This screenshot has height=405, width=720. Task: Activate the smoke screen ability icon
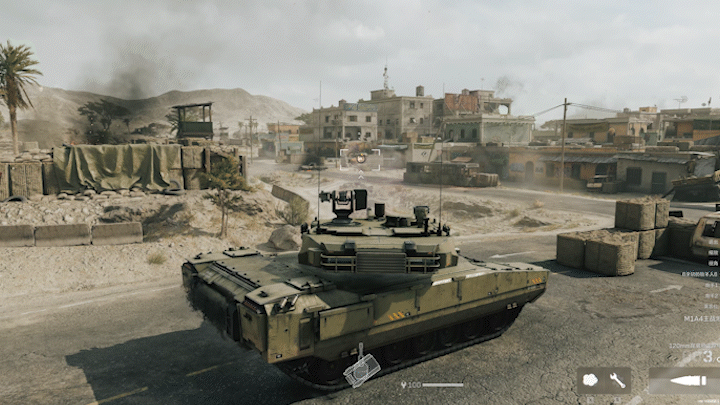(x=590, y=380)
